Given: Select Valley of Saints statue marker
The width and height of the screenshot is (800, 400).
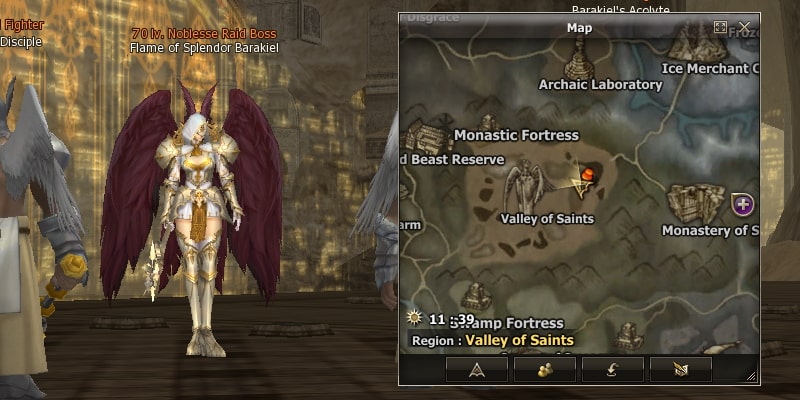Looking at the screenshot, I should tap(528, 186).
